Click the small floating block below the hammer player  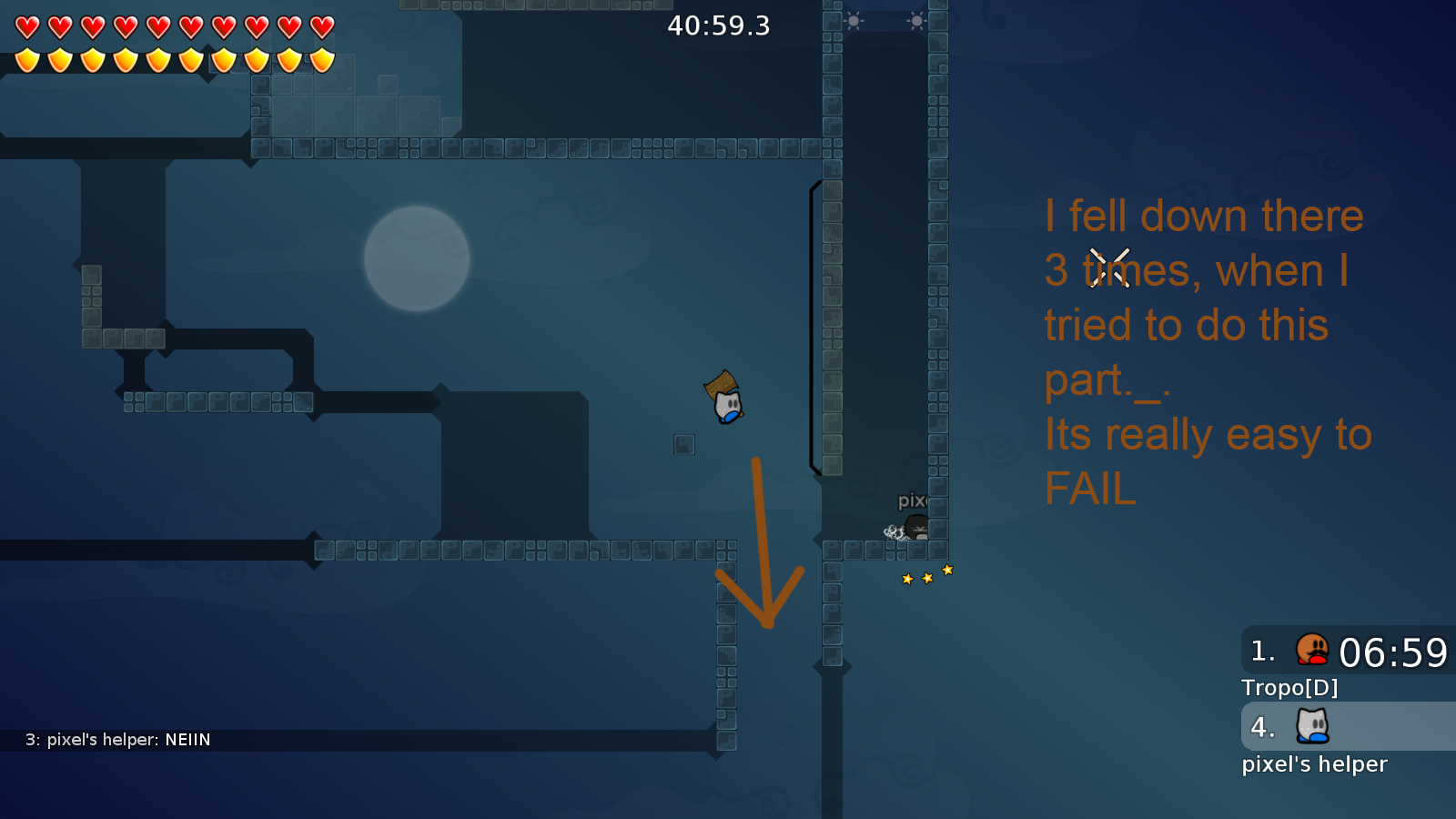(x=684, y=444)
